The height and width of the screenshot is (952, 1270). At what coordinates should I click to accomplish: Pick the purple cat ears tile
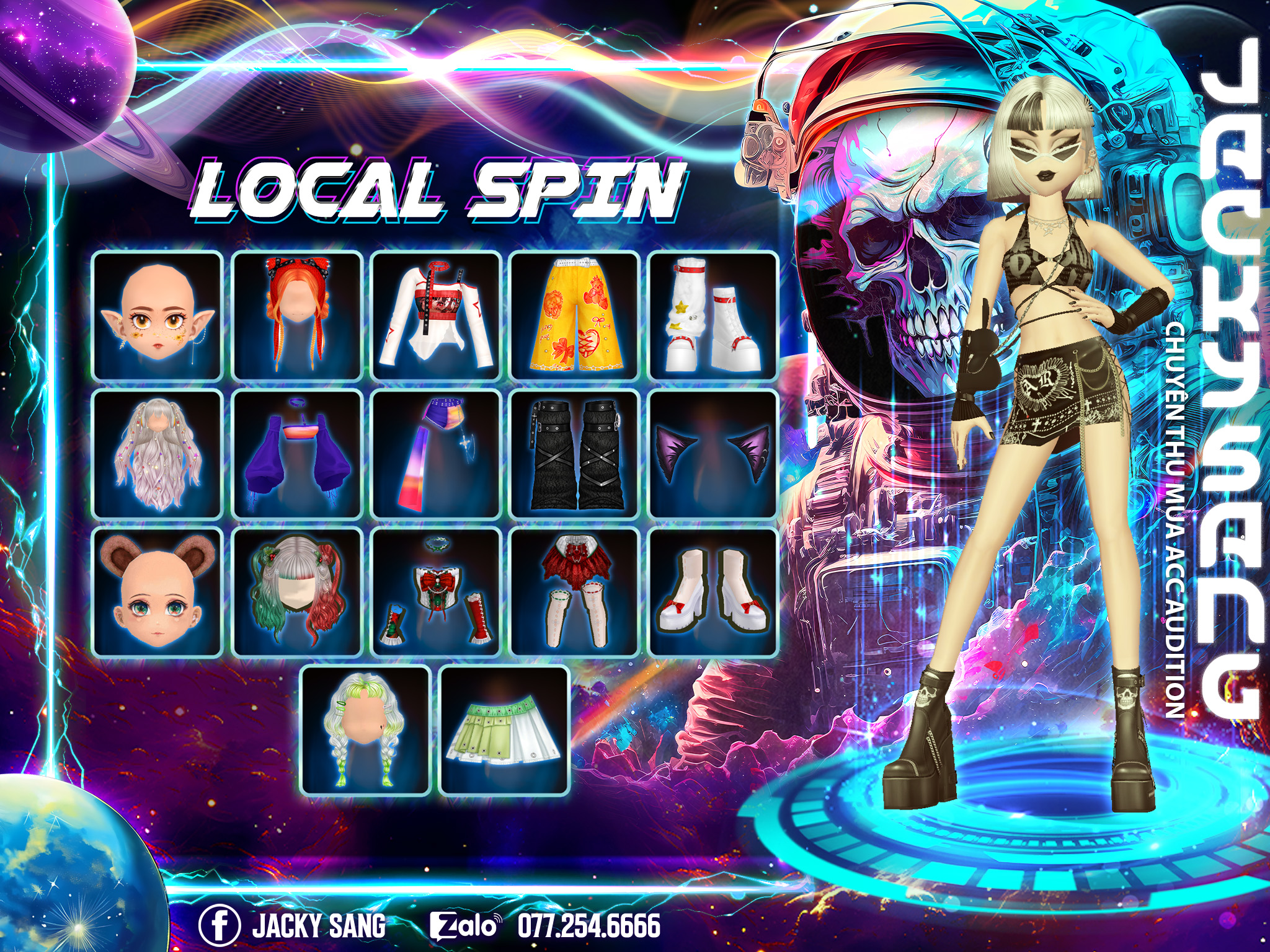coord(713,454)
